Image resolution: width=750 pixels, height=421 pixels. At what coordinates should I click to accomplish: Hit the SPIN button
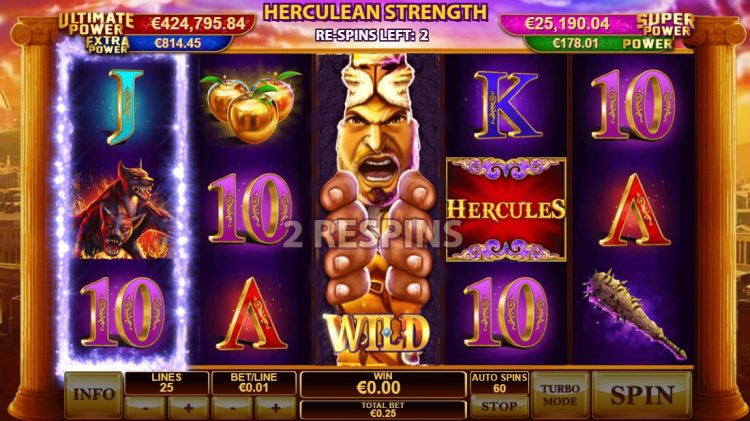pos(641,394)
